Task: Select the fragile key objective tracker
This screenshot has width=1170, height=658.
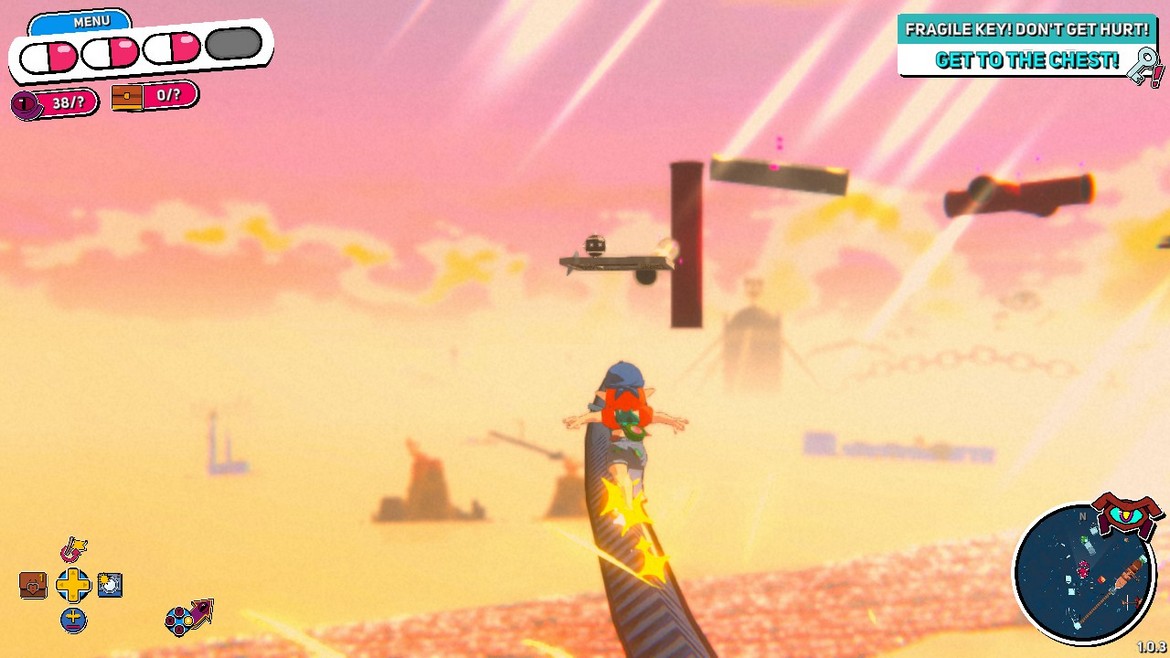Action: [1028, 45]
